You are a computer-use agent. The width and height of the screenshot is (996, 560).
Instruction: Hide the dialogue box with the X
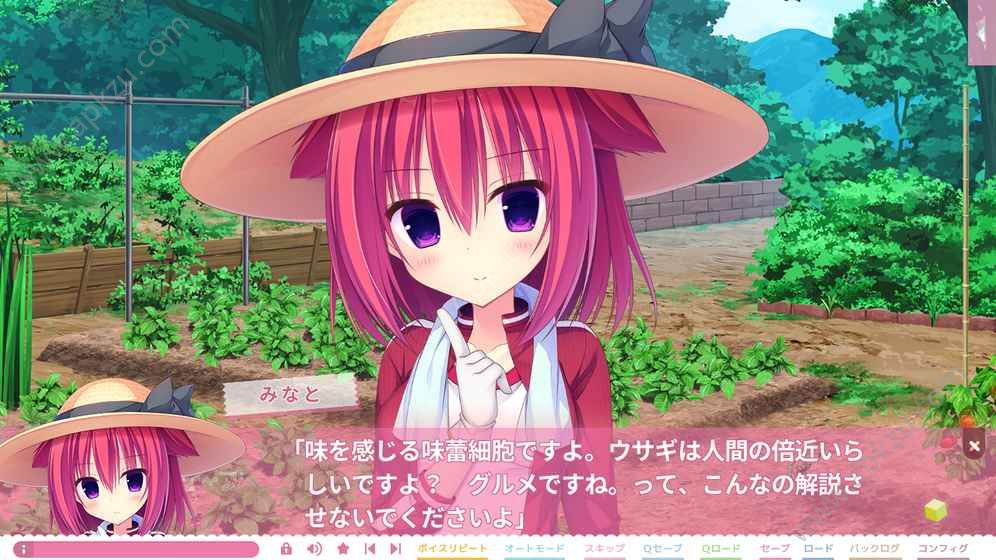pyautogui.click(x=974, y=446)
